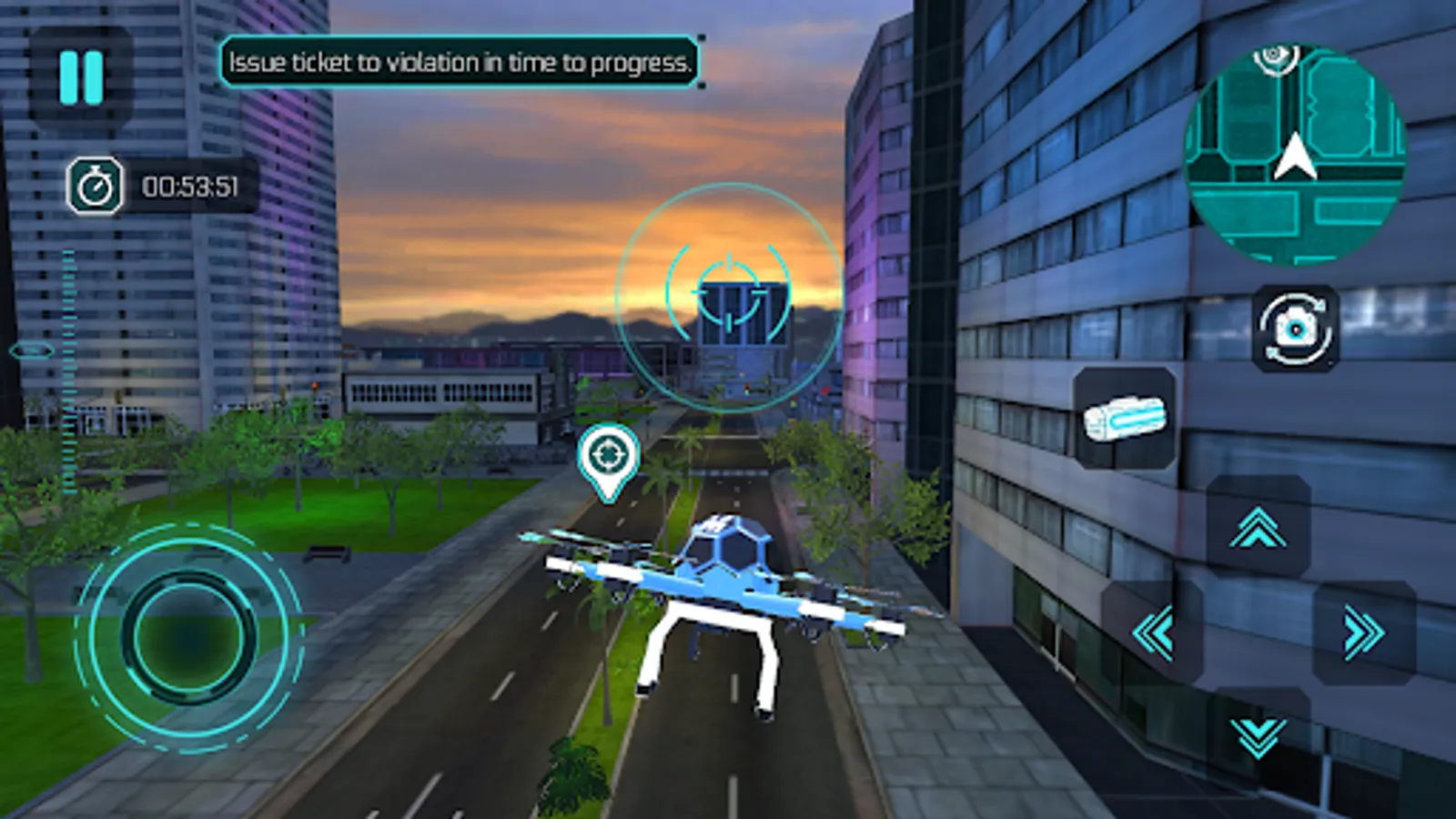Click the stopwatch timer icon
1456x819 pixels.
click(x=97, y=186)
